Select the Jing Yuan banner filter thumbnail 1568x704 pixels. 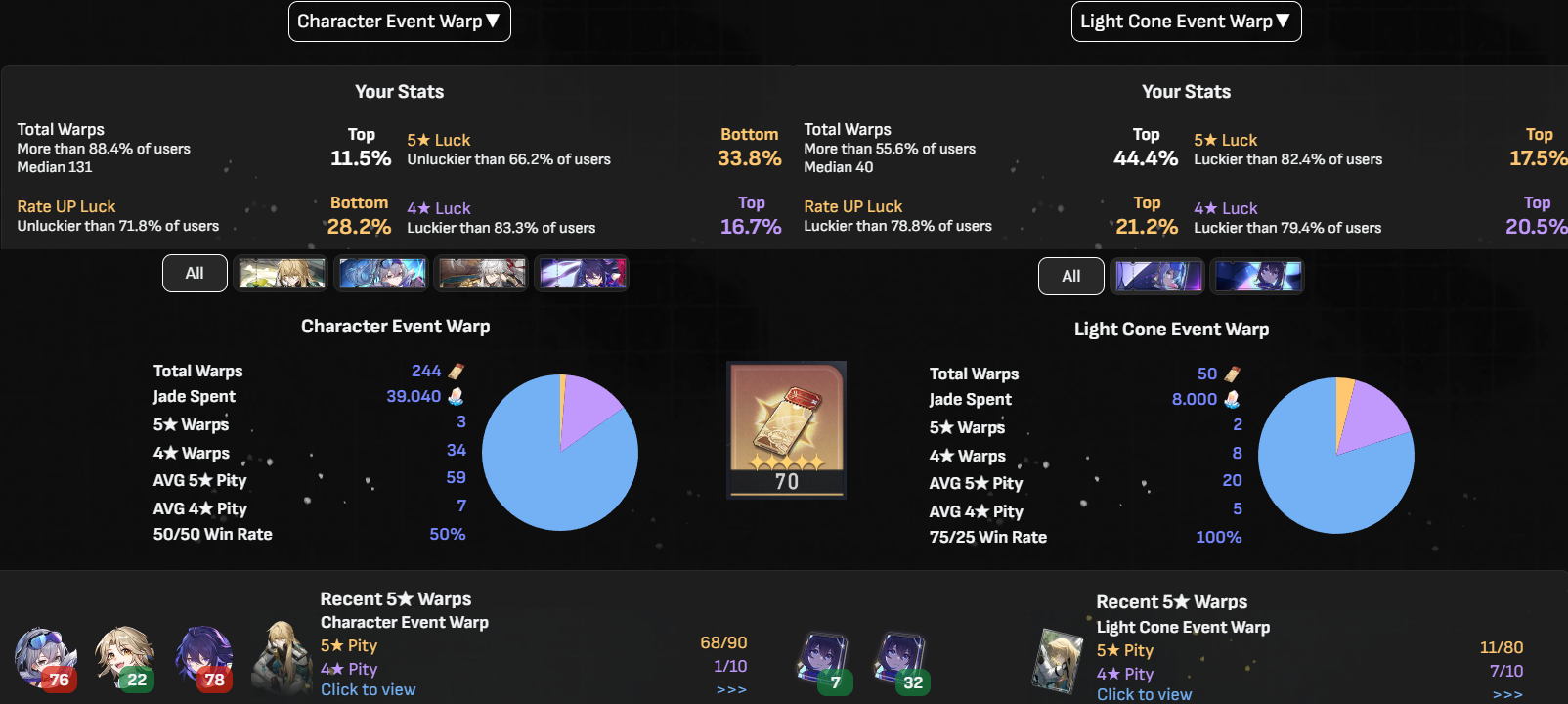point(481,273)
